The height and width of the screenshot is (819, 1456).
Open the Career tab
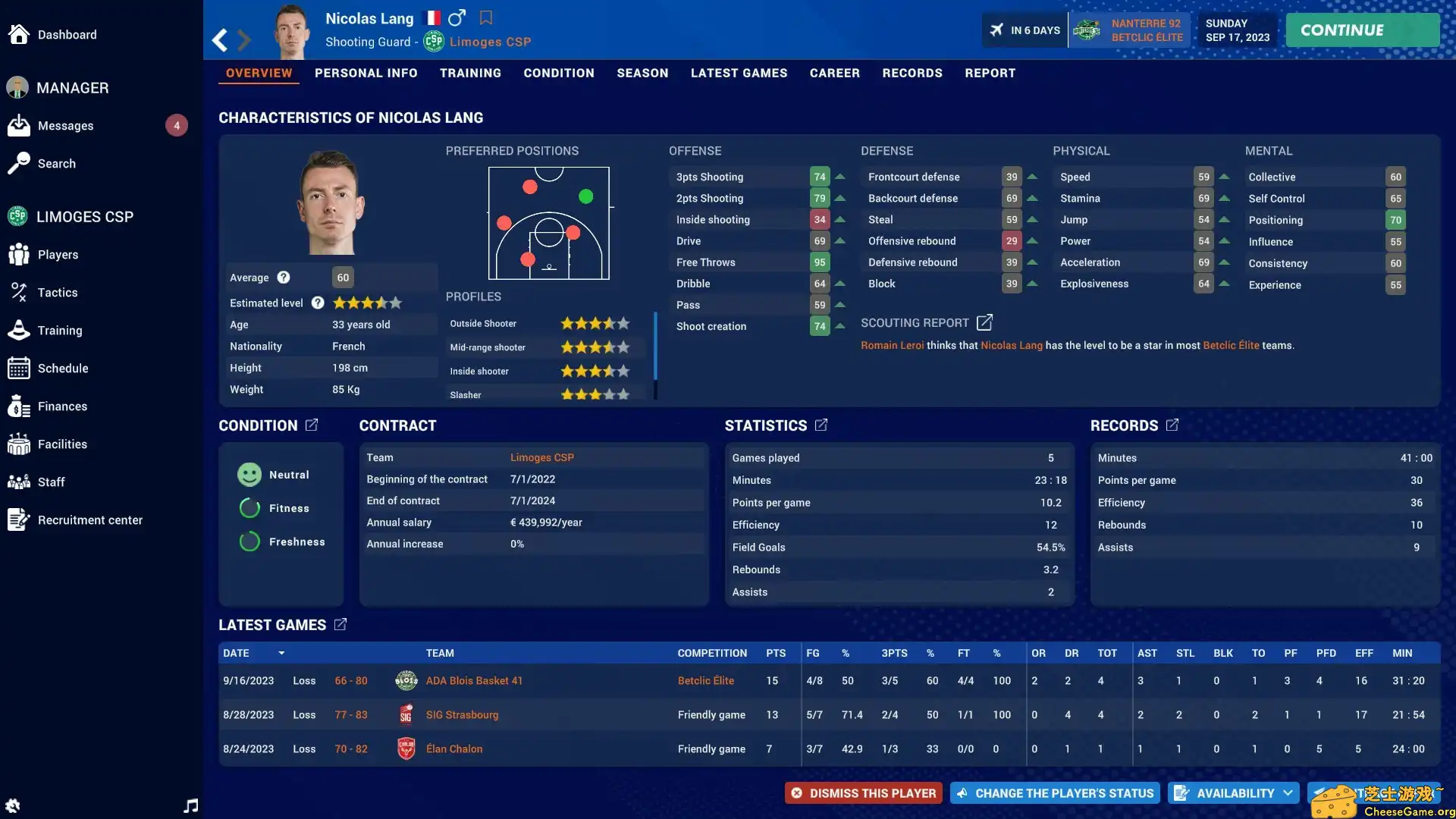point(835,73)
